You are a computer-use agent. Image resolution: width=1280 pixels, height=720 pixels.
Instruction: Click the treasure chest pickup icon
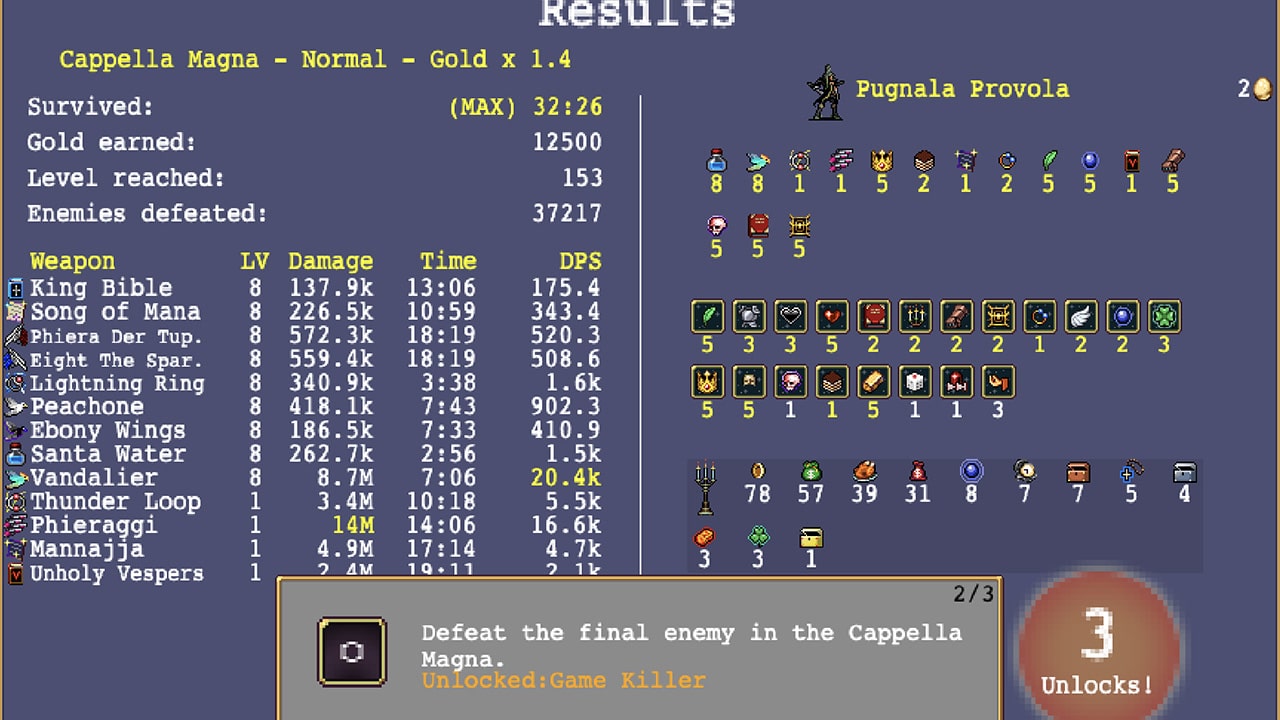tap(1078, 470)
